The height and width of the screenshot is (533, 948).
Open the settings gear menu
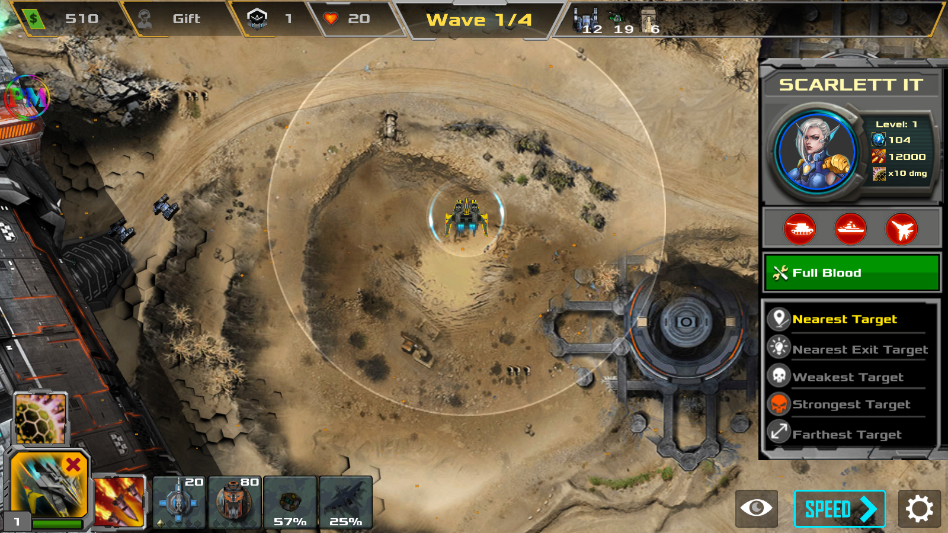pyautogui.click(x=919, y=509)
